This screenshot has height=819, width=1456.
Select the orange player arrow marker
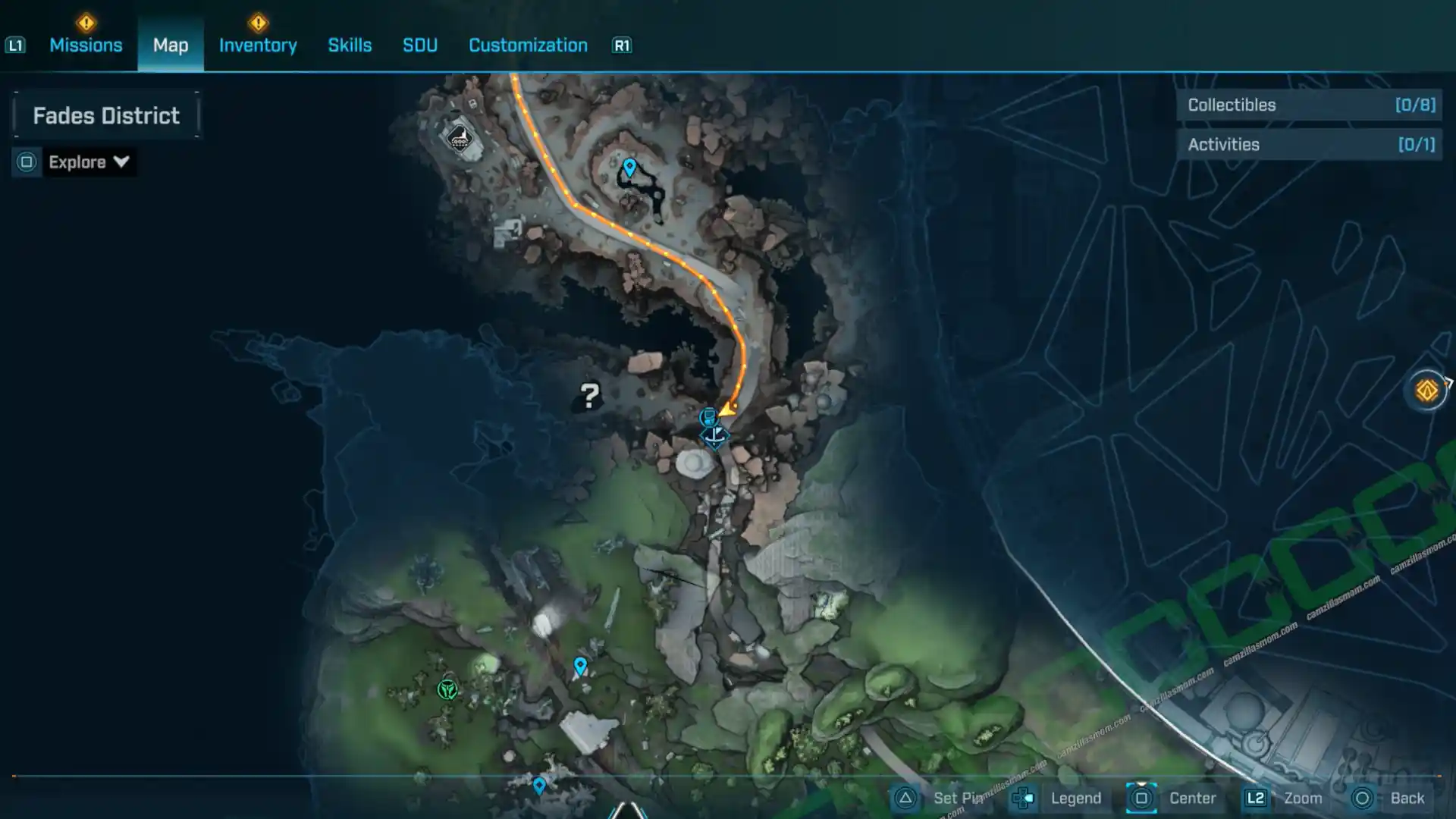point(728,409)
